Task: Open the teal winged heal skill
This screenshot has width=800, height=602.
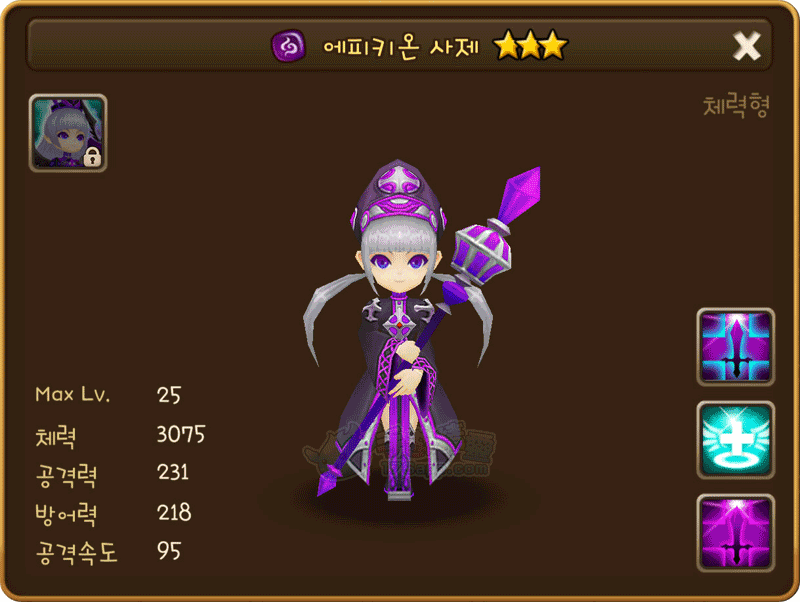Action: click(735, 440)
